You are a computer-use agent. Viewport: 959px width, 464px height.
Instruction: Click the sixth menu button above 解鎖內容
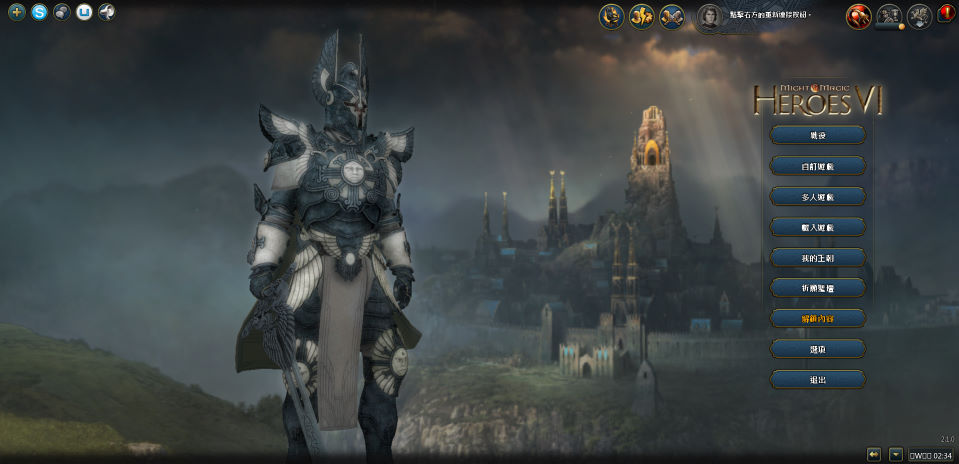point(818,288)
